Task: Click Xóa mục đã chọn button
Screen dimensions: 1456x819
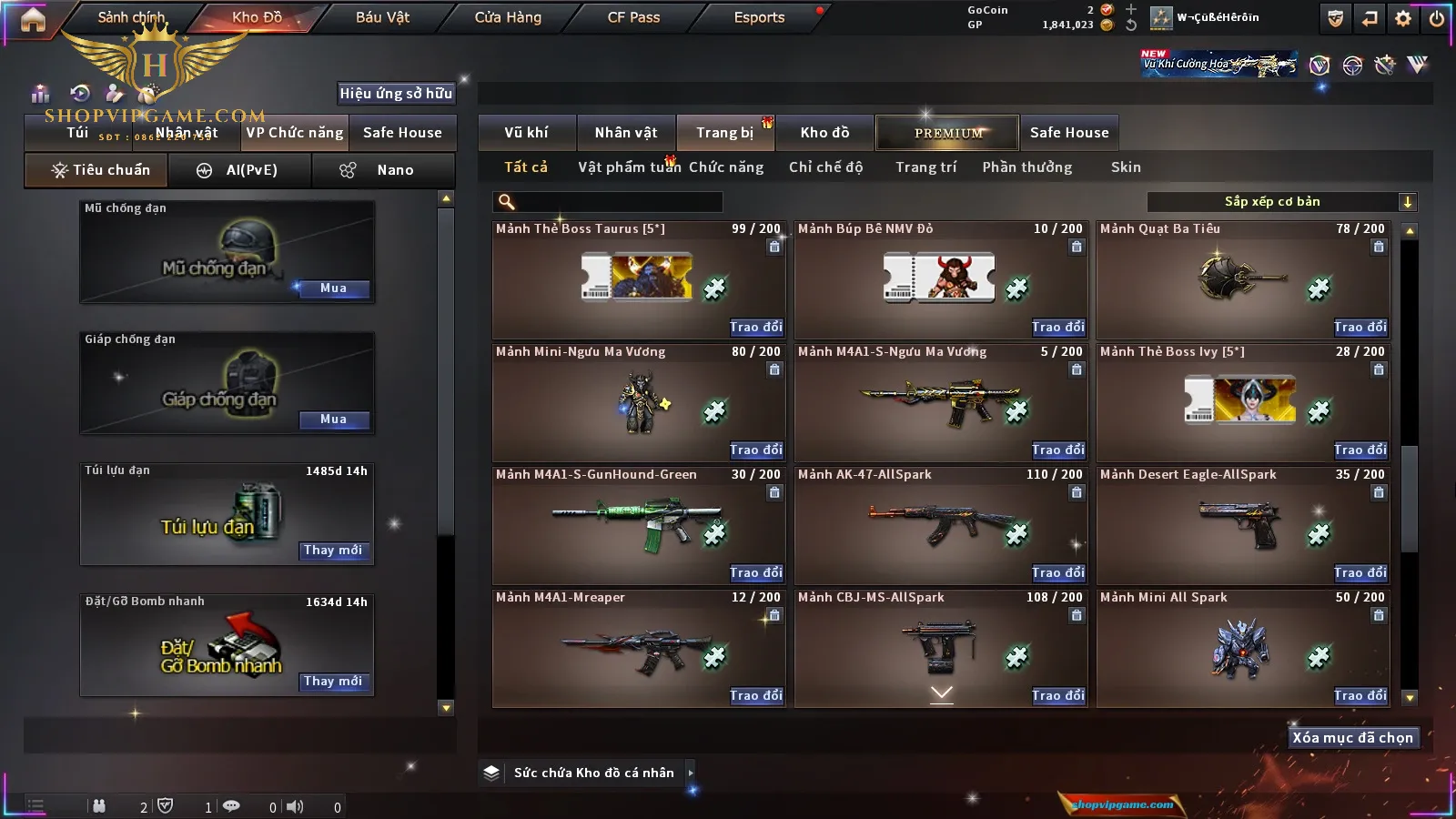Action: click(1352, 738)
